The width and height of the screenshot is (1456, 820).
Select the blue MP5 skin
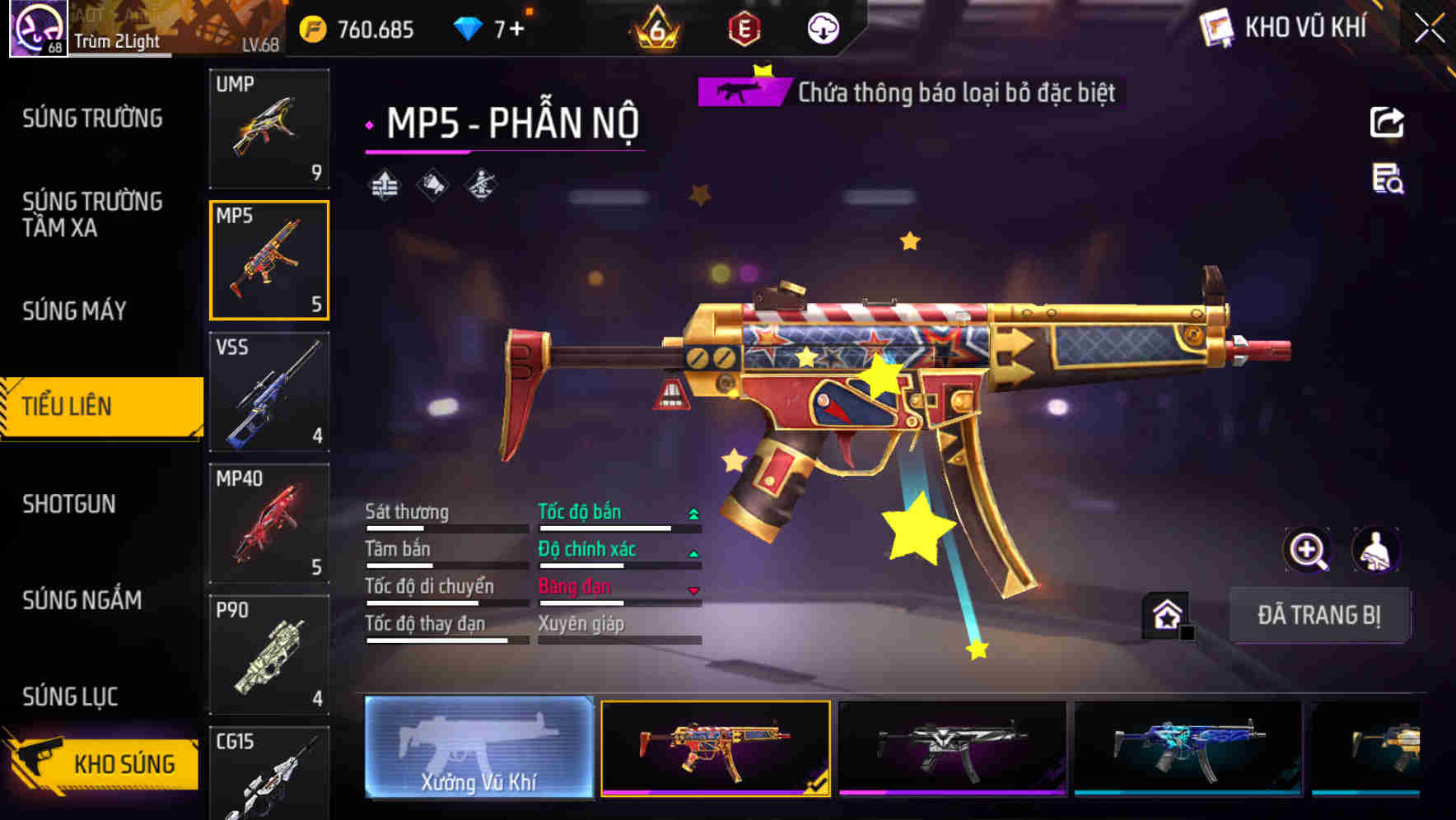[1188, 748]
